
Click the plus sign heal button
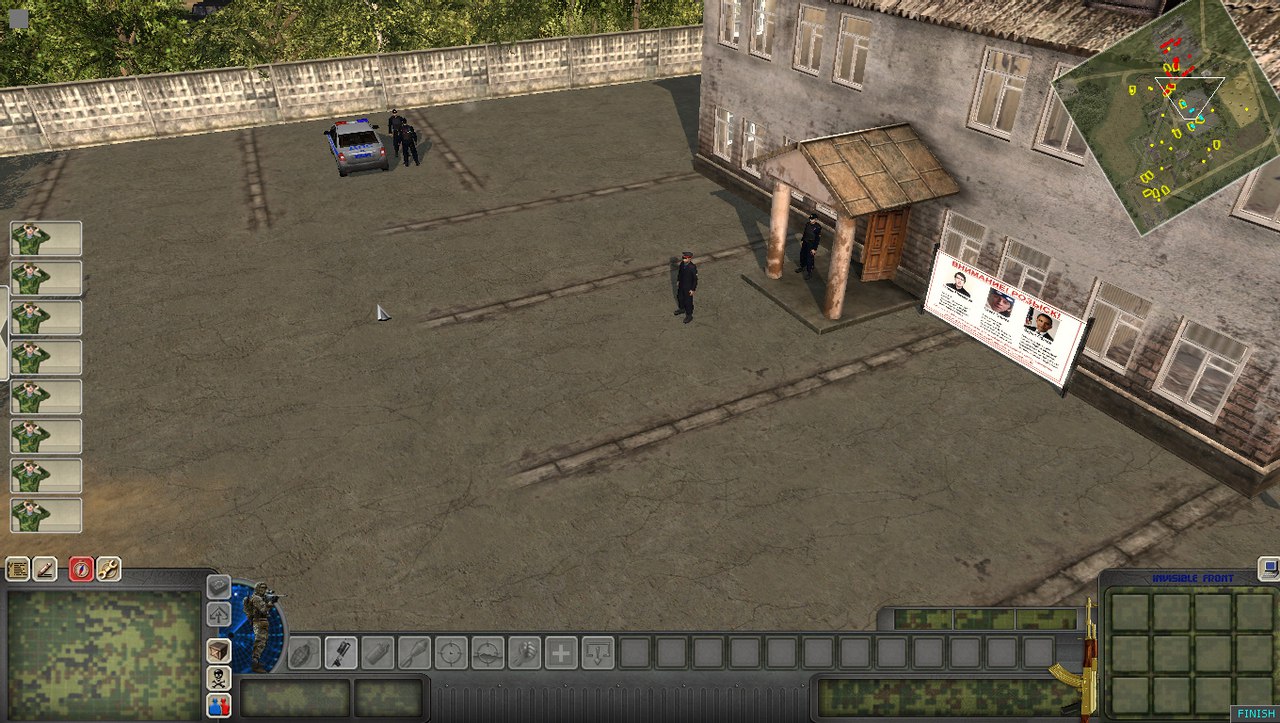click(561, 653)
